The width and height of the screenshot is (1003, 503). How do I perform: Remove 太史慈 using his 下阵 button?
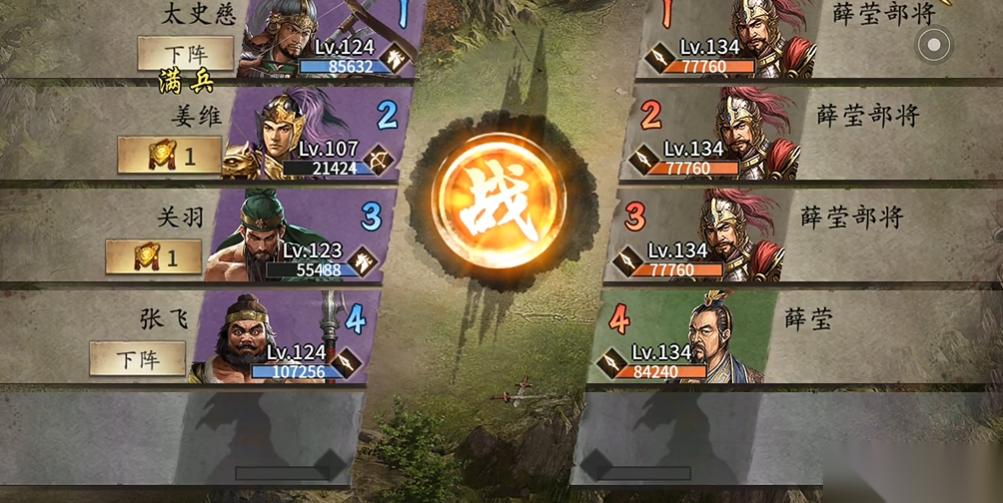point(185,52)
